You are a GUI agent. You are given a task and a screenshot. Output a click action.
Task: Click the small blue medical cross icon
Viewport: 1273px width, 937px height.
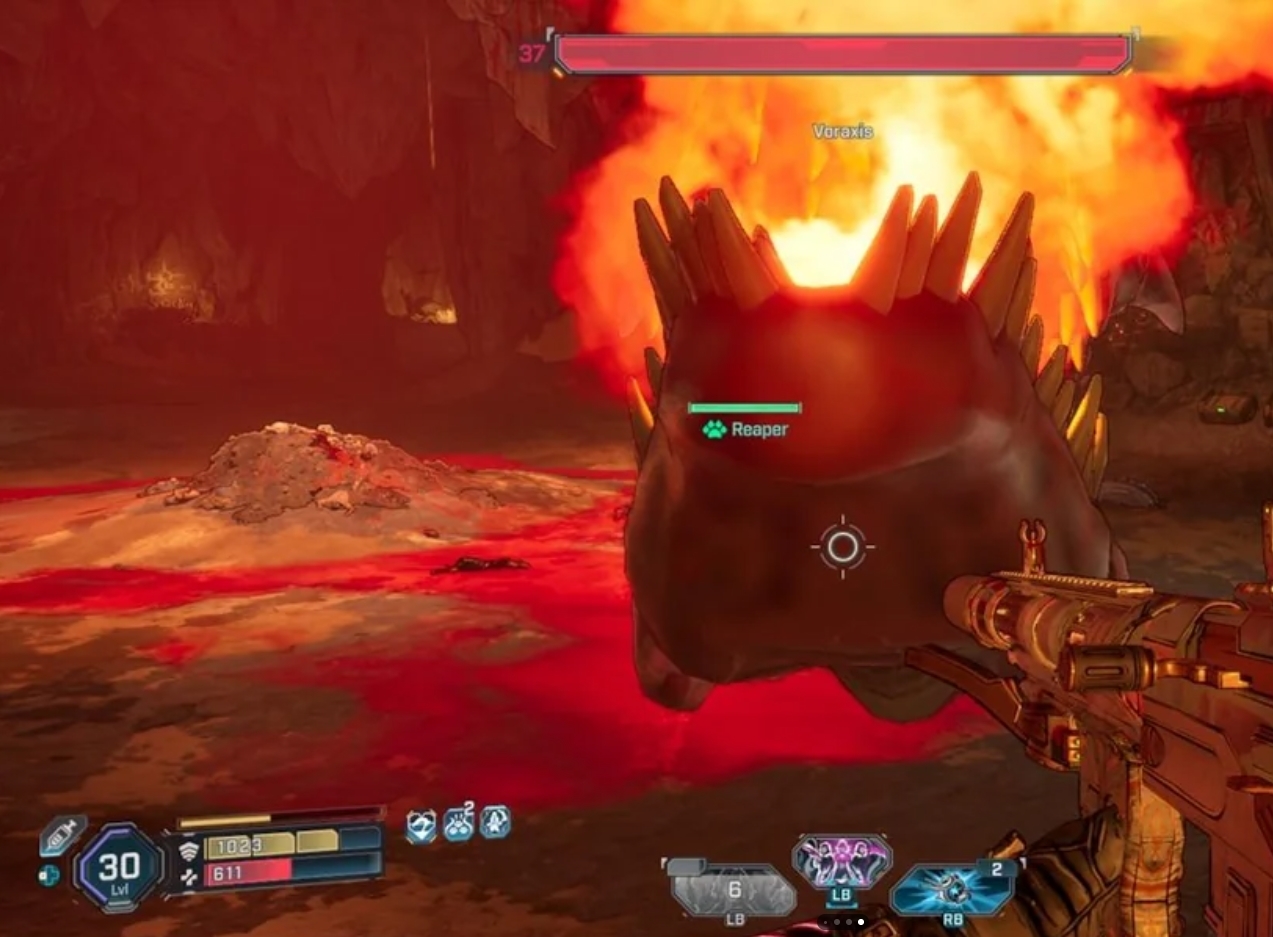tap(49, 875)
